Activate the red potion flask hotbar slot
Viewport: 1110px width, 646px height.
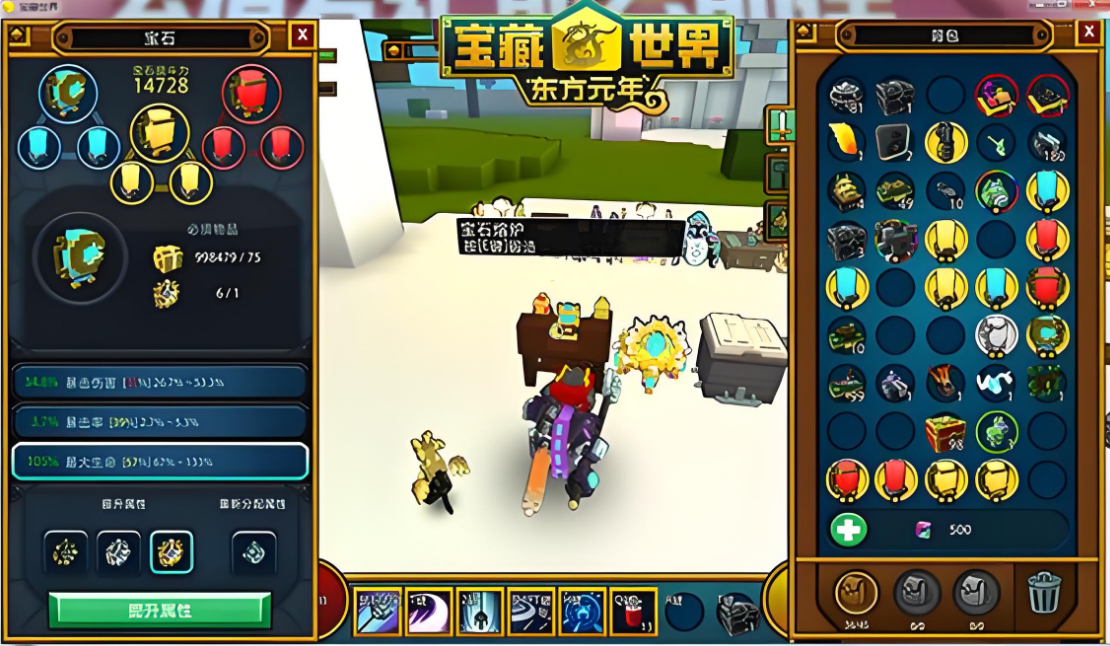coord(633,611)
